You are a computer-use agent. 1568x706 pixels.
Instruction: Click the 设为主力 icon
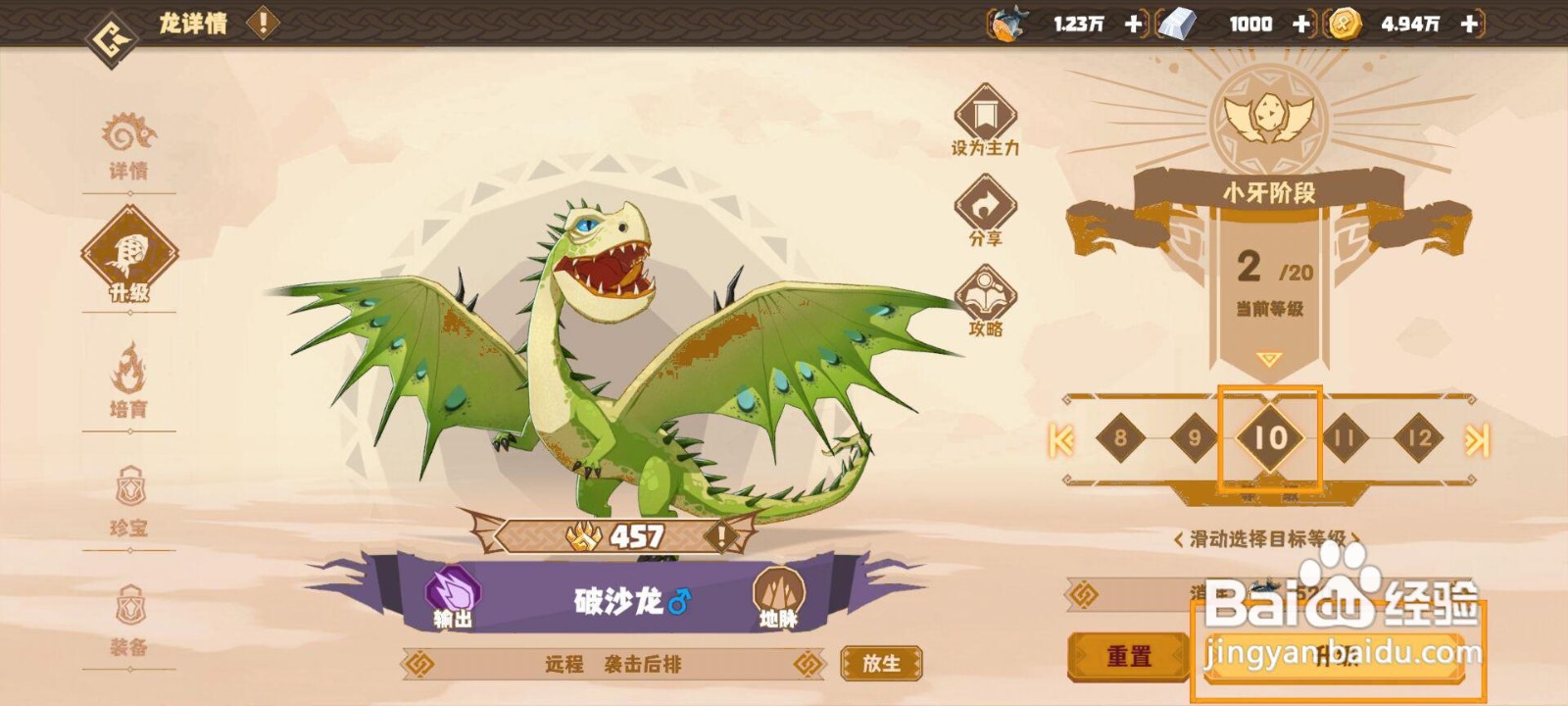pyautogui.click(x=984, y=121)
